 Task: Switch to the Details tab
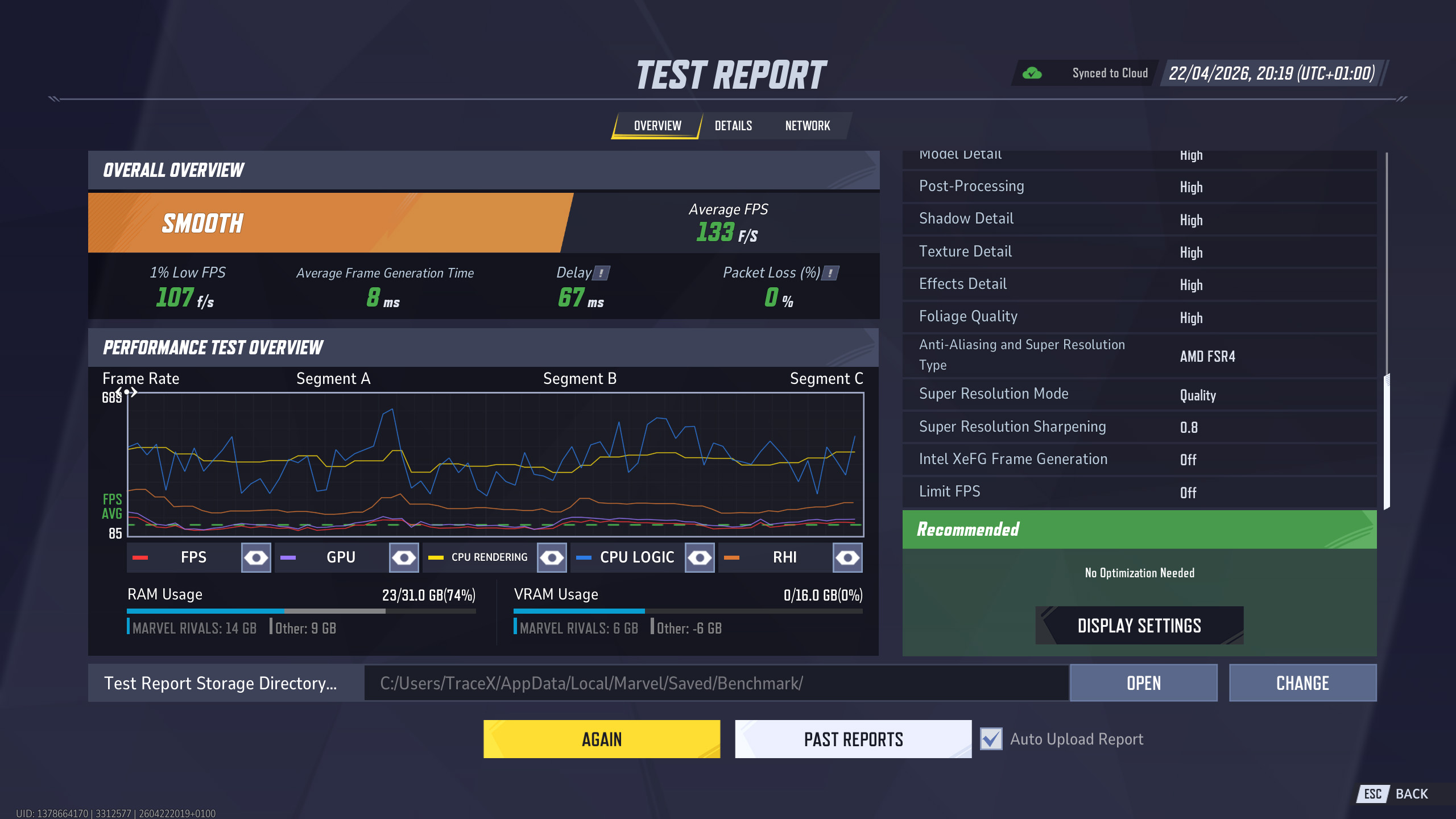tap(733, 126)
